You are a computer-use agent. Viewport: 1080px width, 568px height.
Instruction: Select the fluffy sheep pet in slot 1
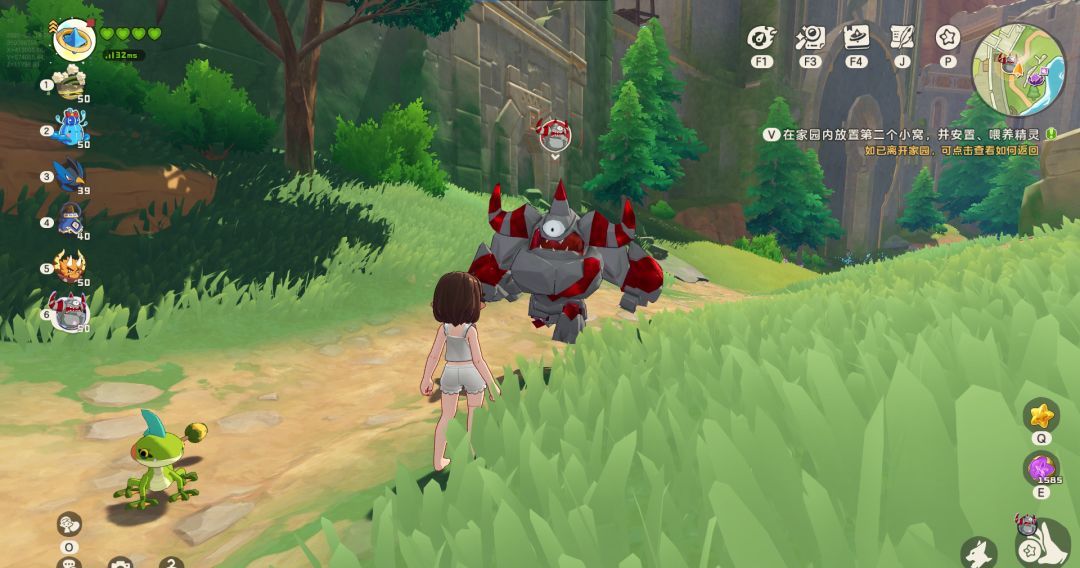click(x=70, y=84)
